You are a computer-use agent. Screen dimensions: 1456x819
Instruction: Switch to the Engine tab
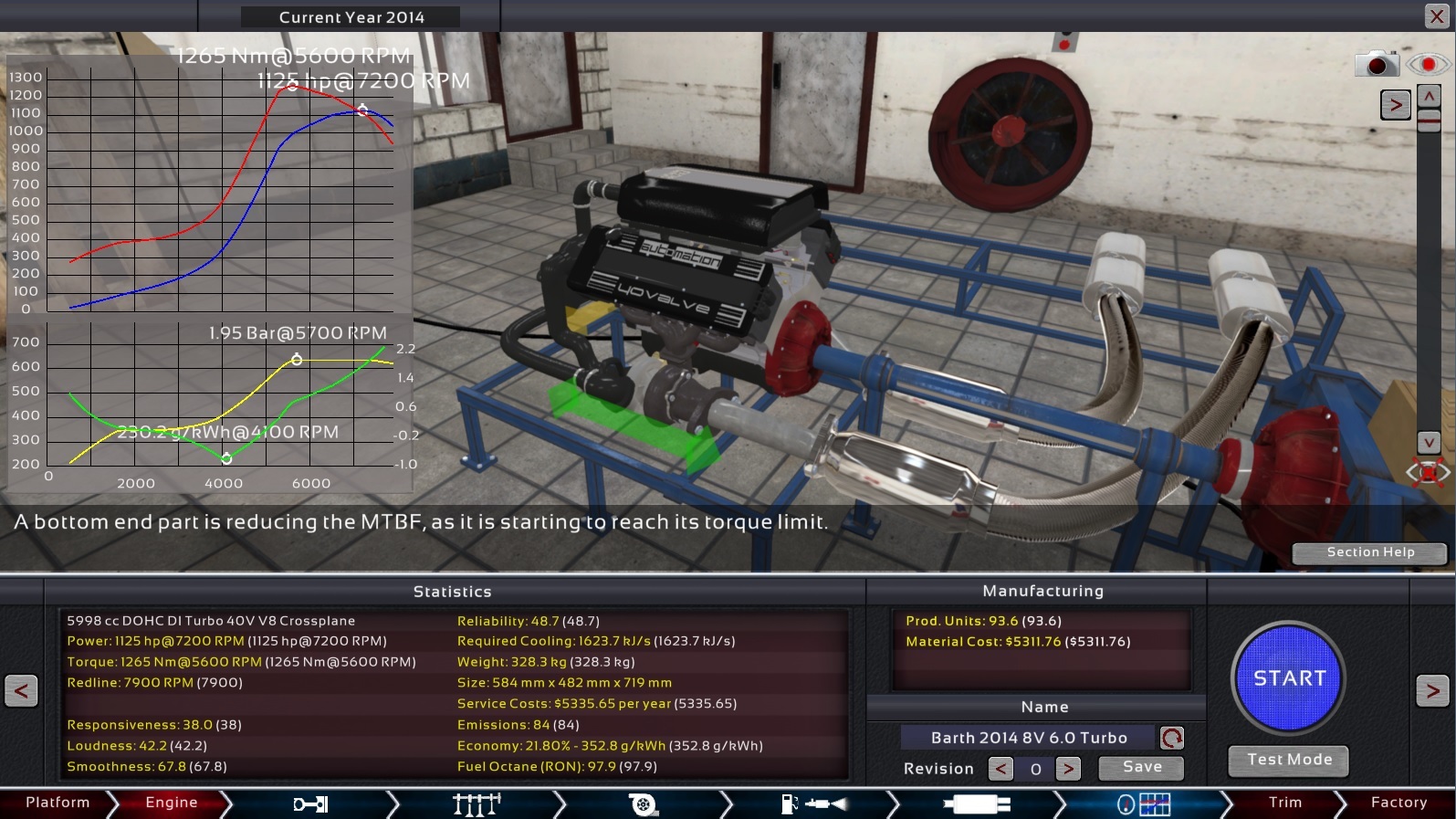point(171,803)
